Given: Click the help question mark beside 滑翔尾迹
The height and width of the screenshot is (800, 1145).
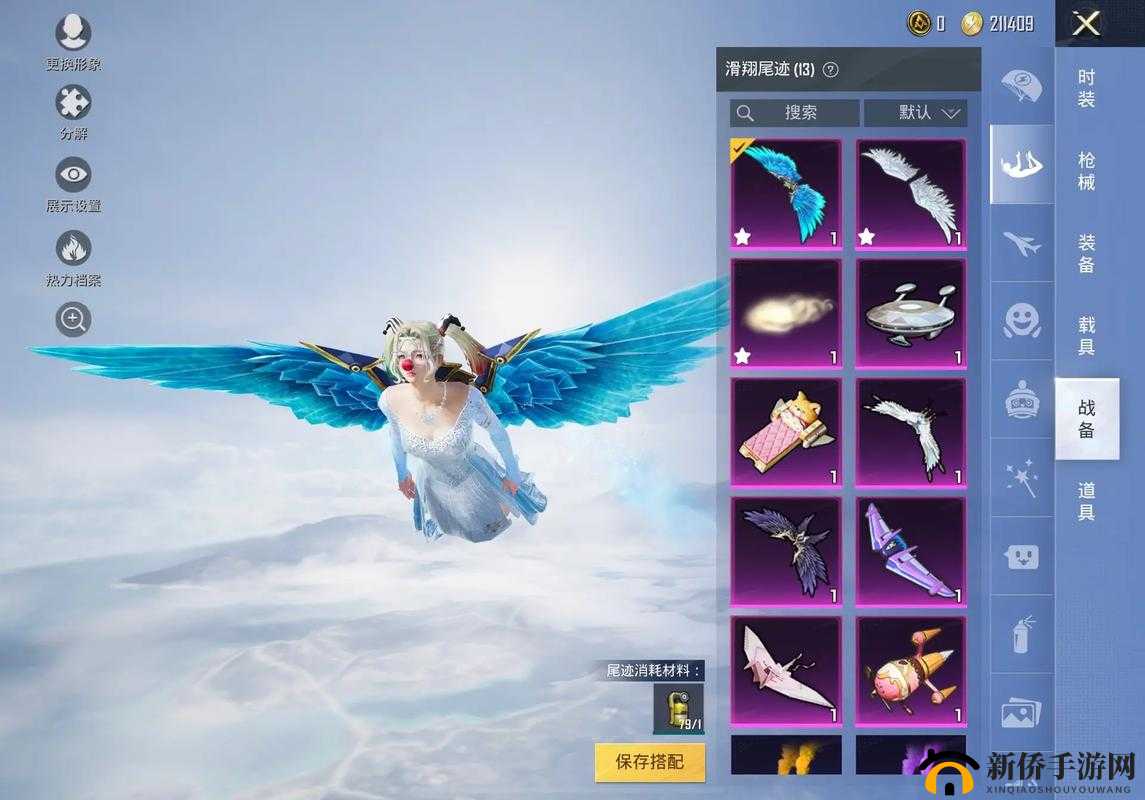Looking at the screenshot, I should (830, 70).
